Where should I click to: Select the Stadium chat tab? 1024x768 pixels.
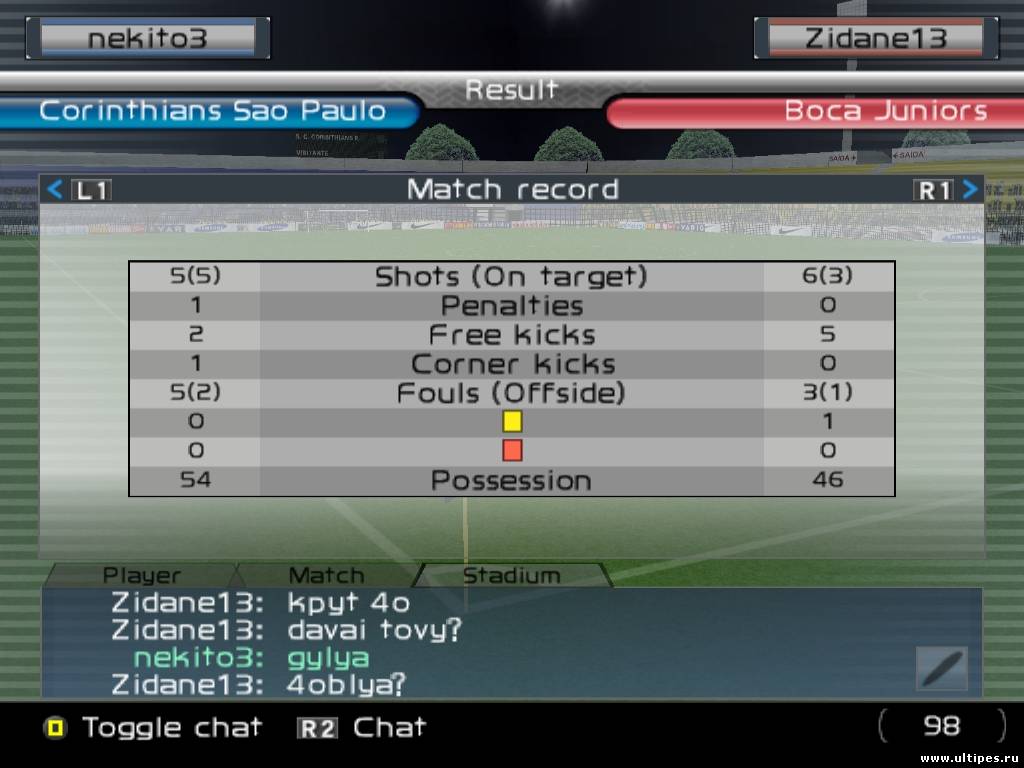click(x=511, y=575)
